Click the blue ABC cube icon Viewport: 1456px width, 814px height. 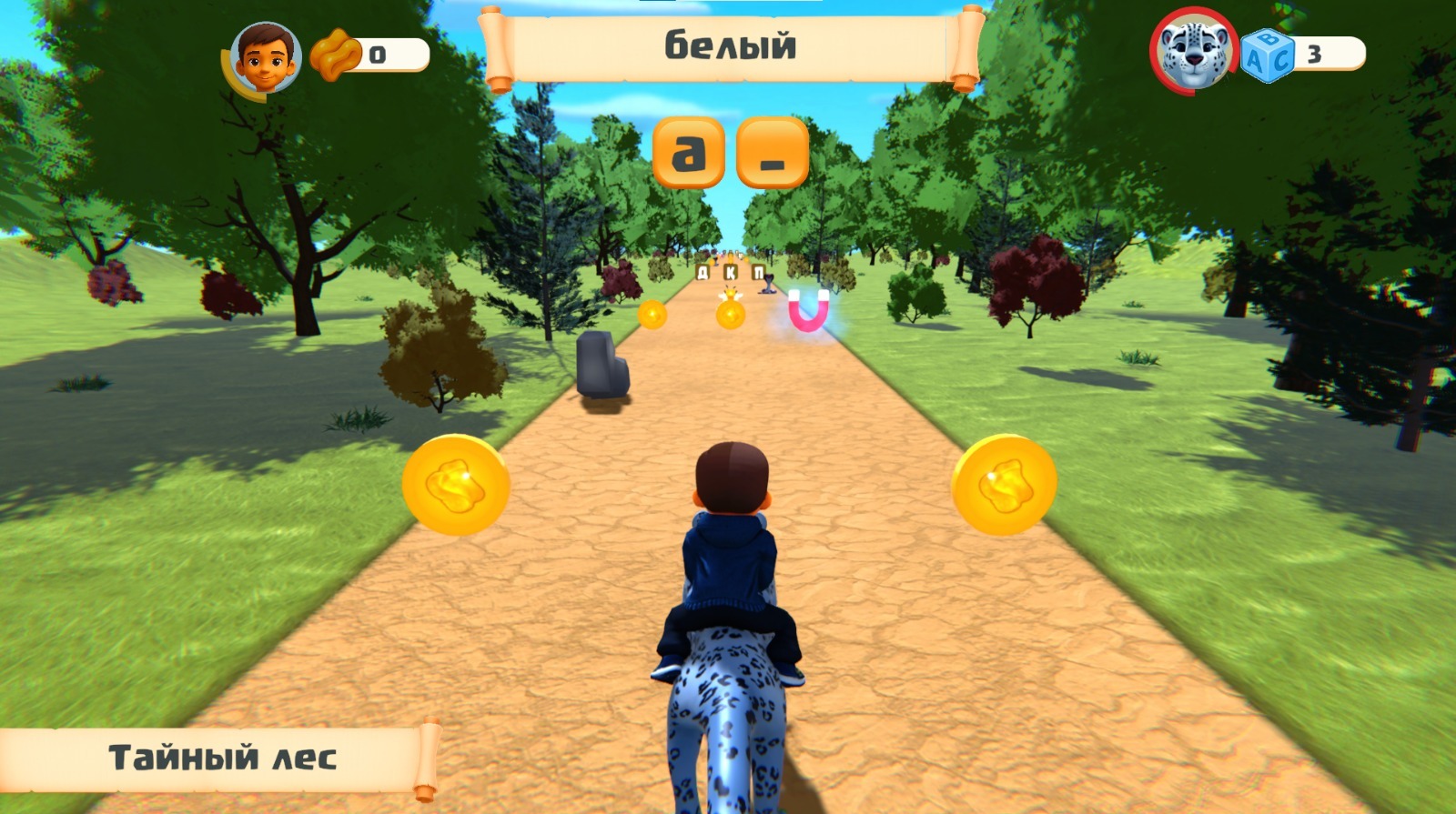click(1267, 55)
